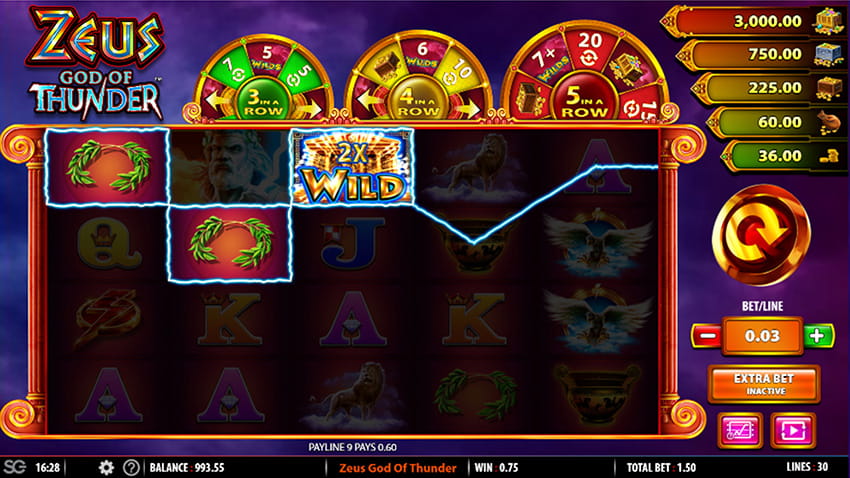The image size is (850, 478).
Task: Decrease bet per line with minus button
Action: pos(705,336)
